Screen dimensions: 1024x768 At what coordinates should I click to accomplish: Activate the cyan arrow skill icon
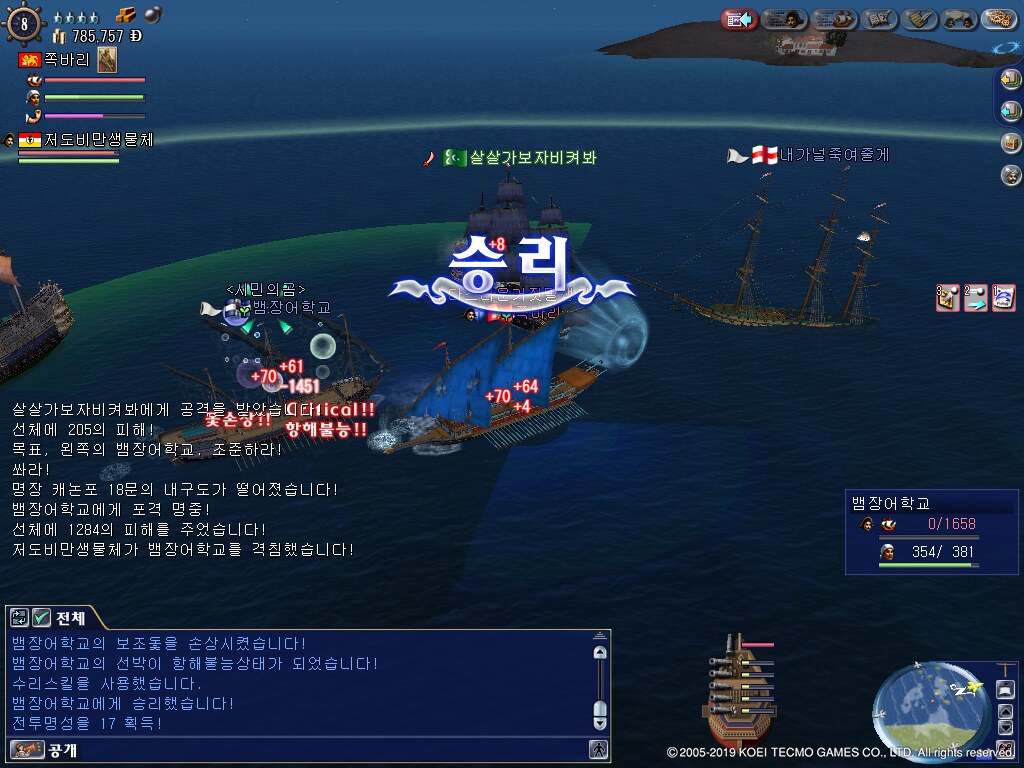(975, 298)
